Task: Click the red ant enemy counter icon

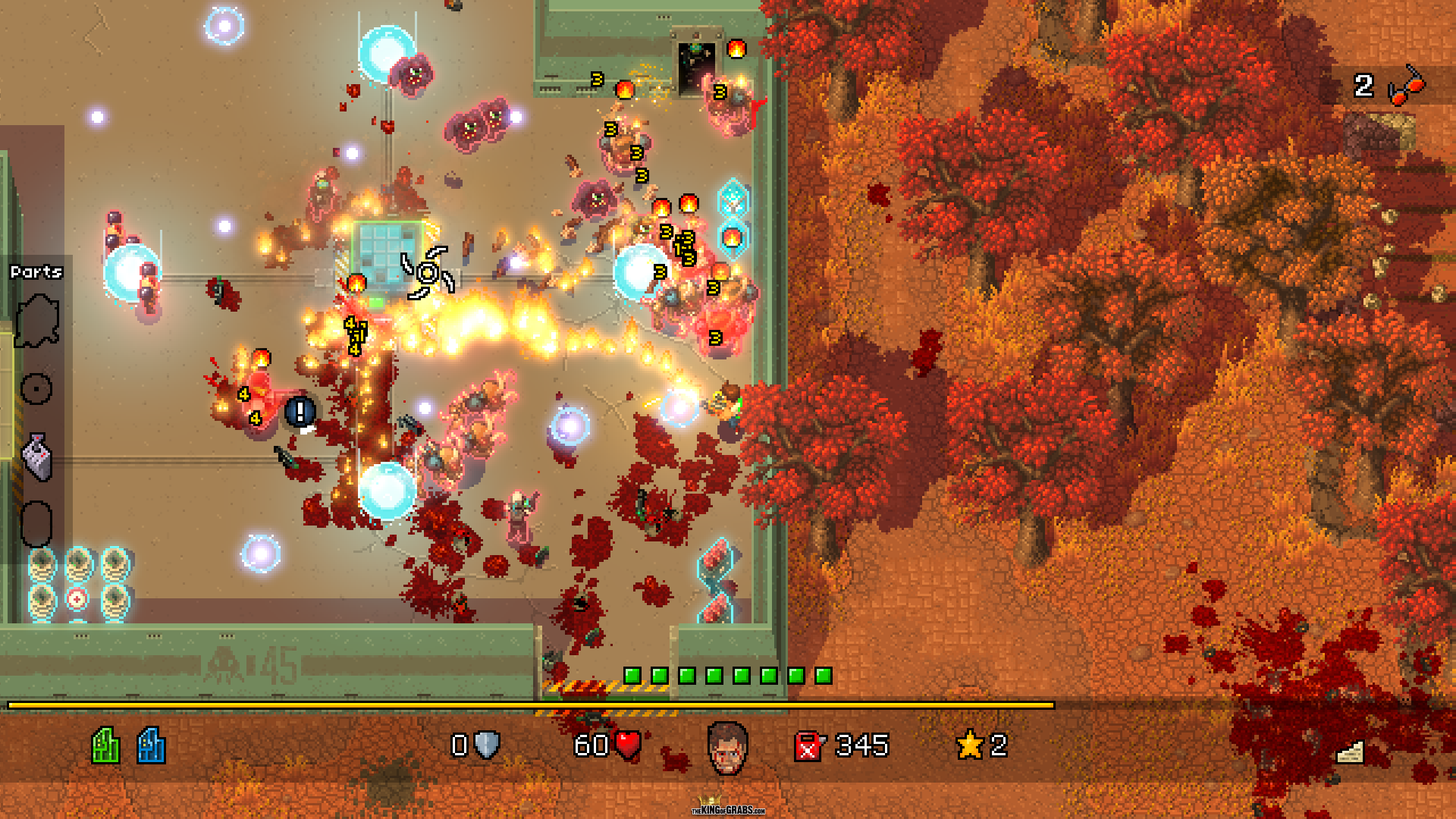Action: (x=1405, y=86)
